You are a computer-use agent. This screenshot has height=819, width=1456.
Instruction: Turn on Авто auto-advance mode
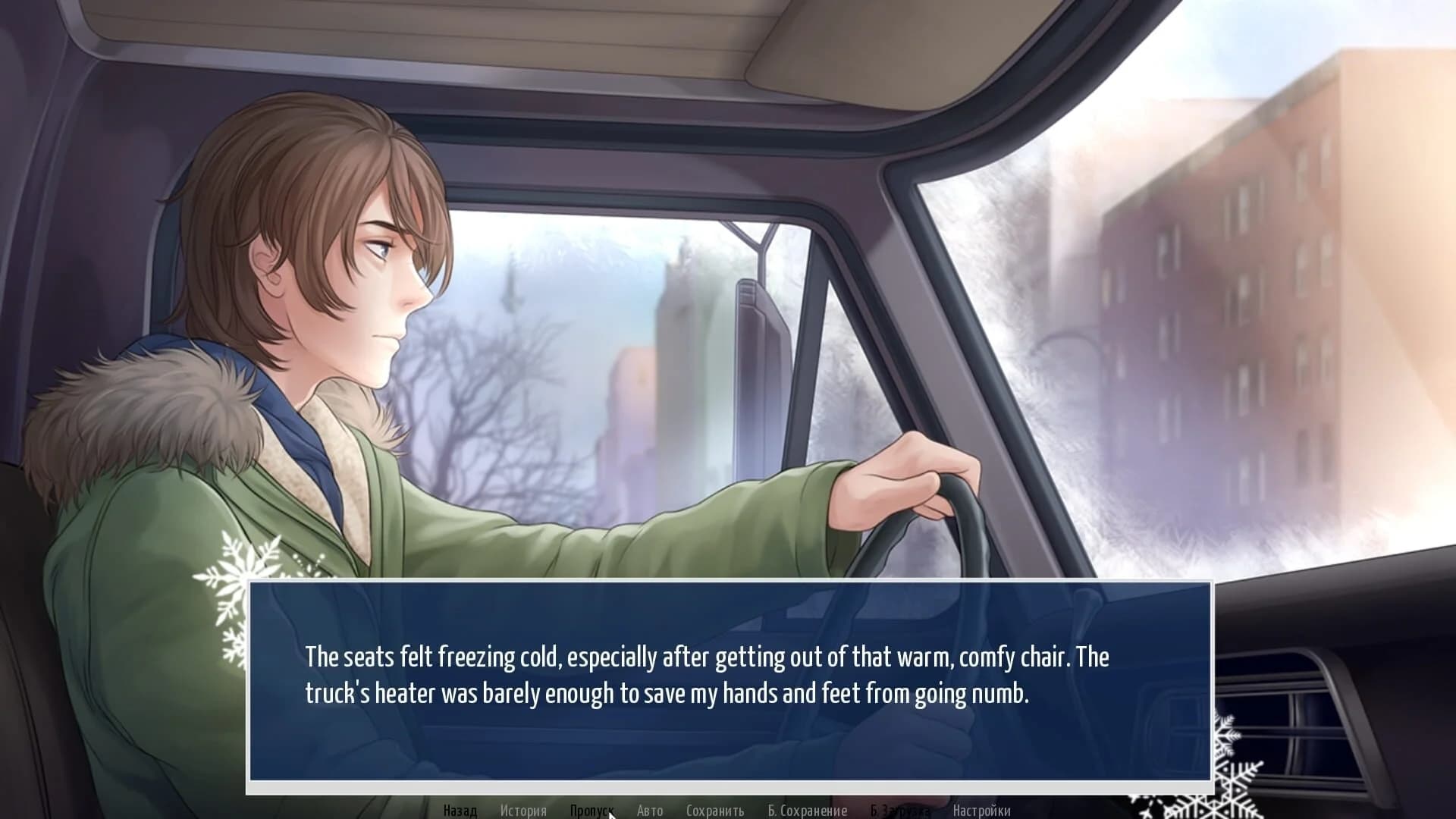(649, 811)
